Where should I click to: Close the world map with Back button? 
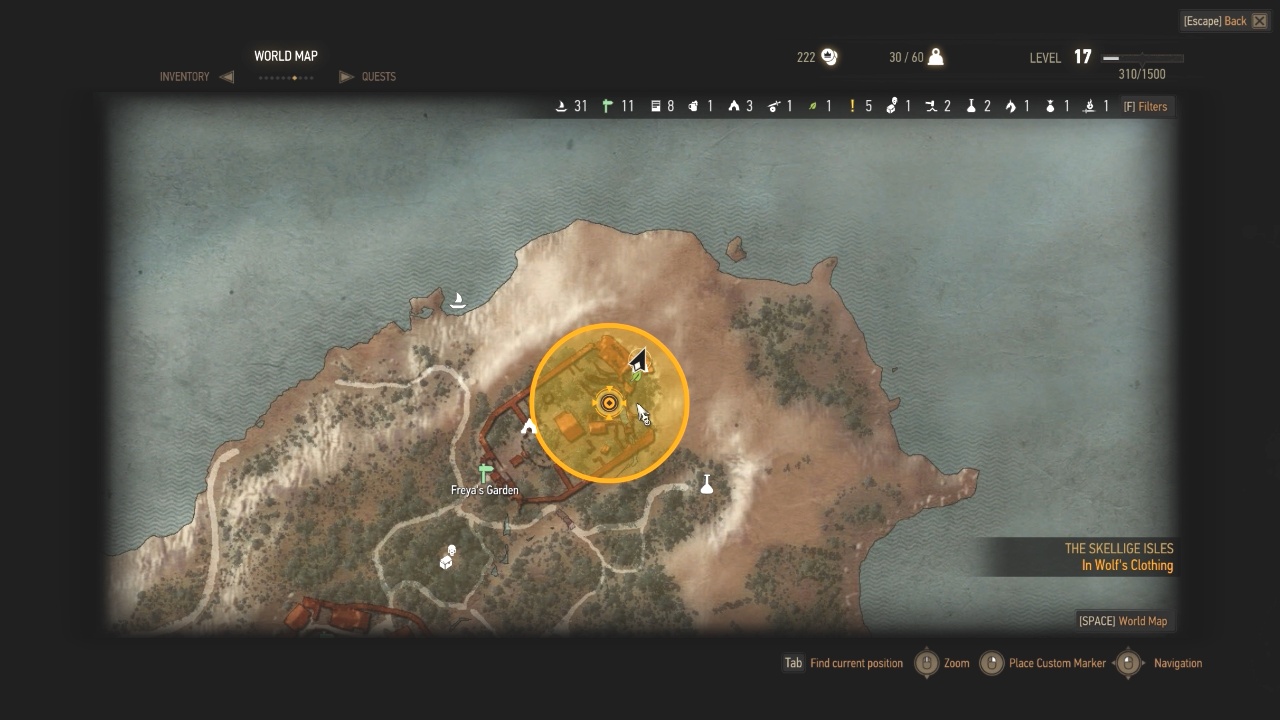click(x=1225, y=21)
